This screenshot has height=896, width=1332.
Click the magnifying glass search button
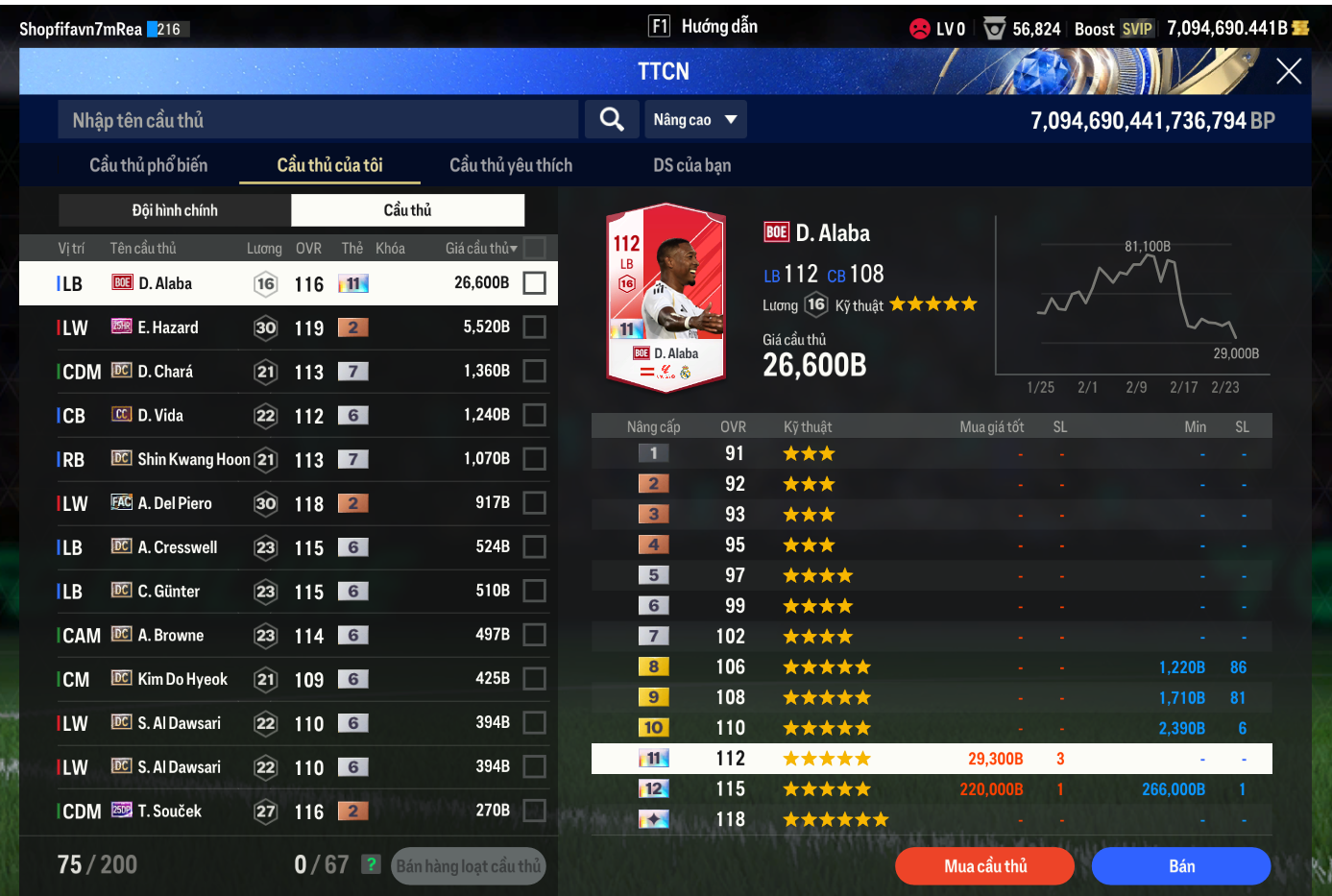(612, 119)
